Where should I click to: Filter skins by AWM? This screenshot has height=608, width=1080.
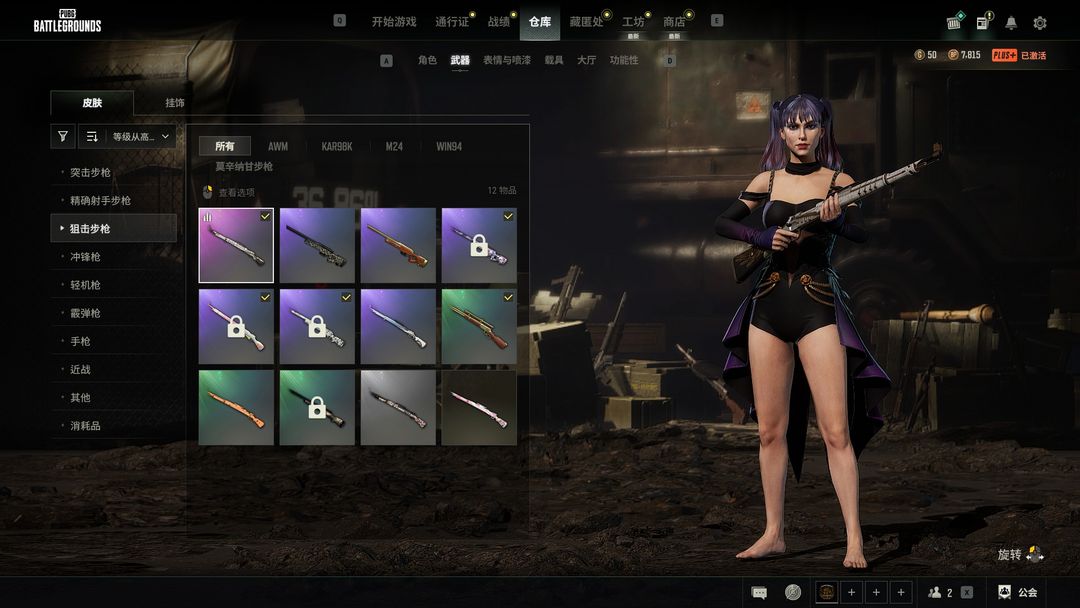pyautogui.click(x=278, y=146)
